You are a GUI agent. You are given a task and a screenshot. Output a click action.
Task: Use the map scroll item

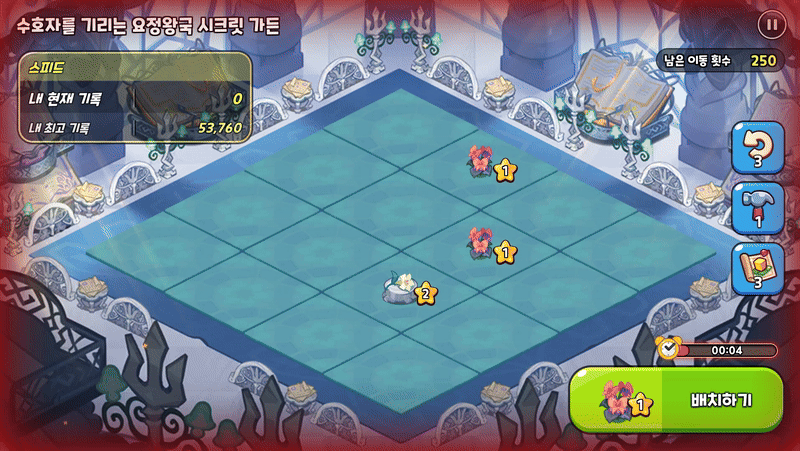(757, 268)
